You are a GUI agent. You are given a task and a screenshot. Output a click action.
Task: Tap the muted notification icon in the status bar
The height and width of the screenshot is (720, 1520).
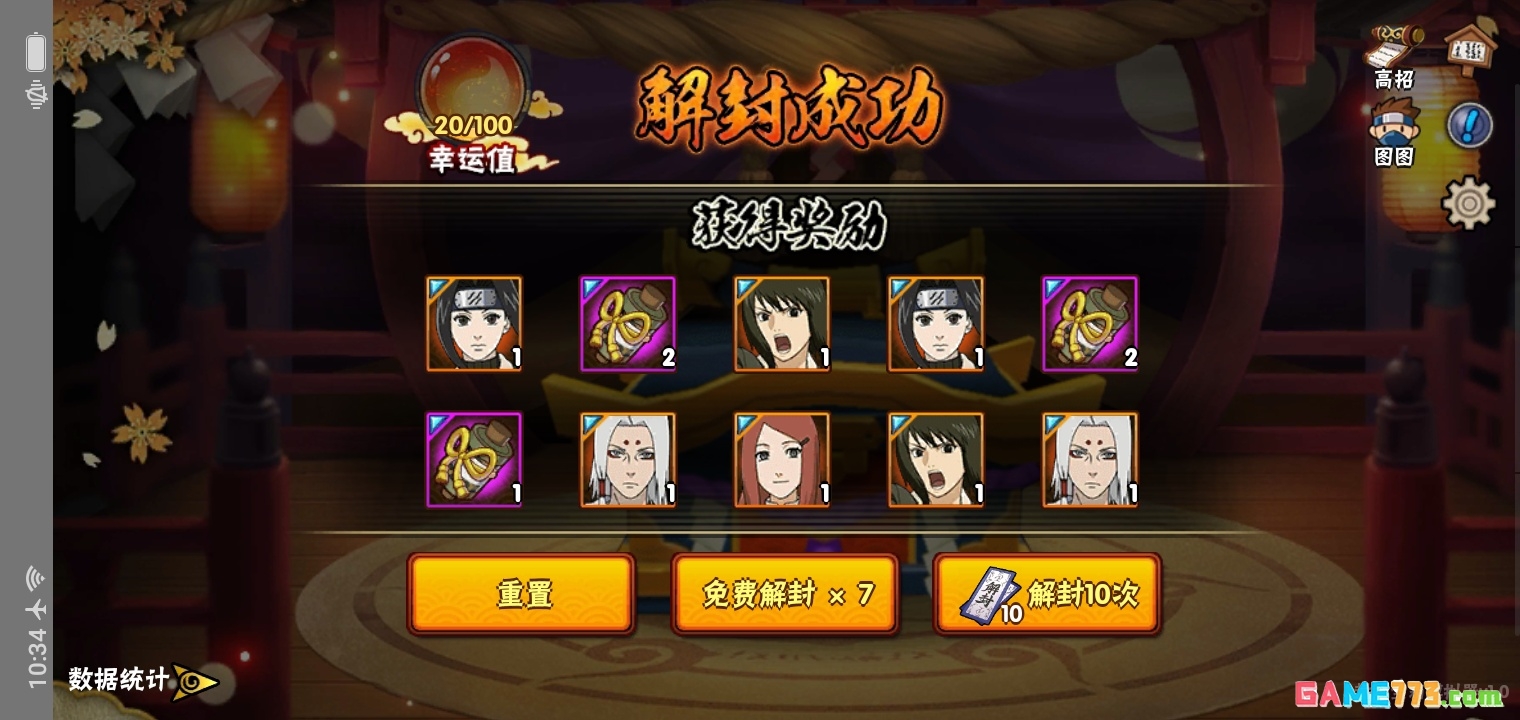36,95
